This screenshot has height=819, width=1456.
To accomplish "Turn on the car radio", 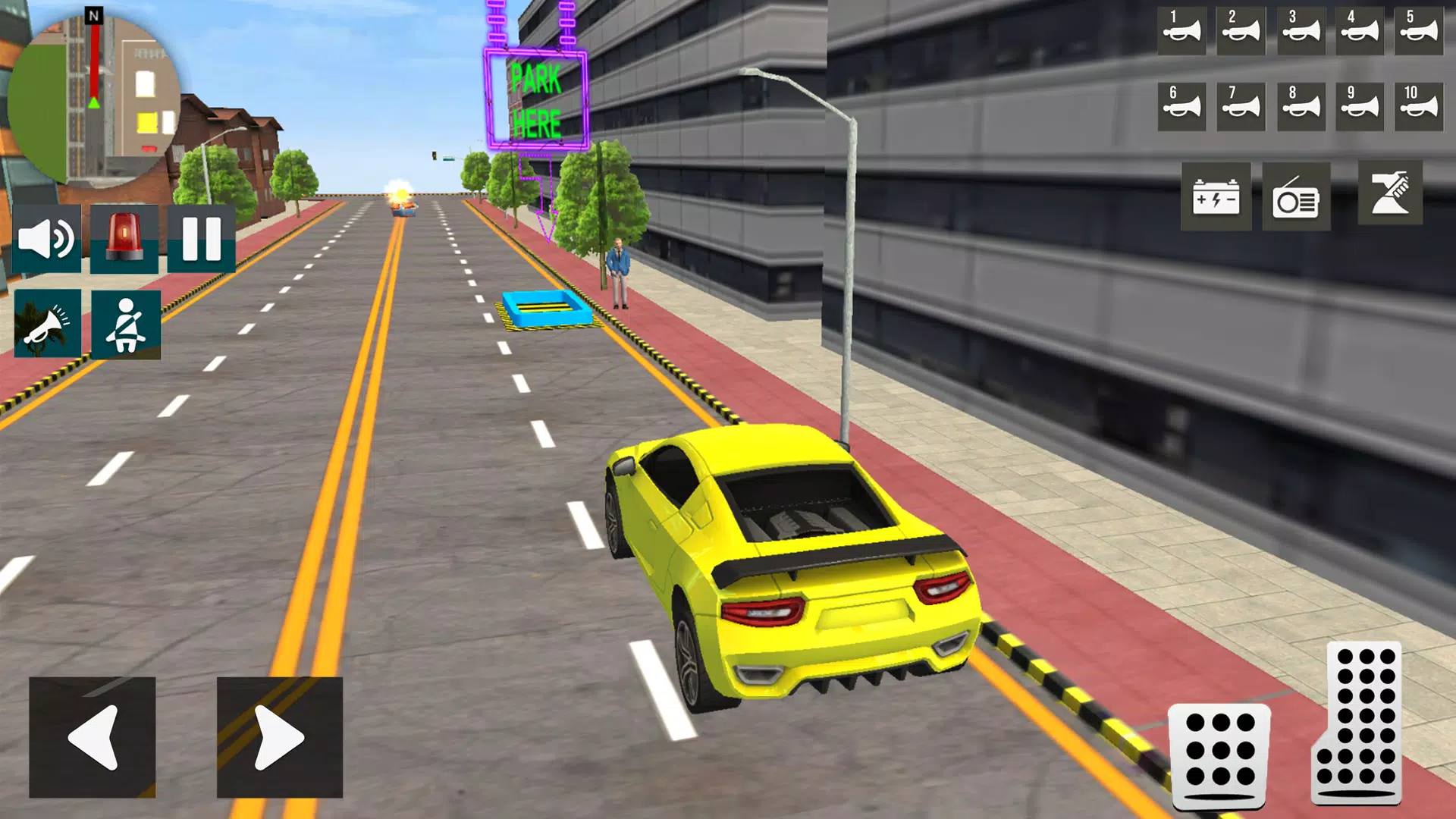I will click(x=1297, y=197).
